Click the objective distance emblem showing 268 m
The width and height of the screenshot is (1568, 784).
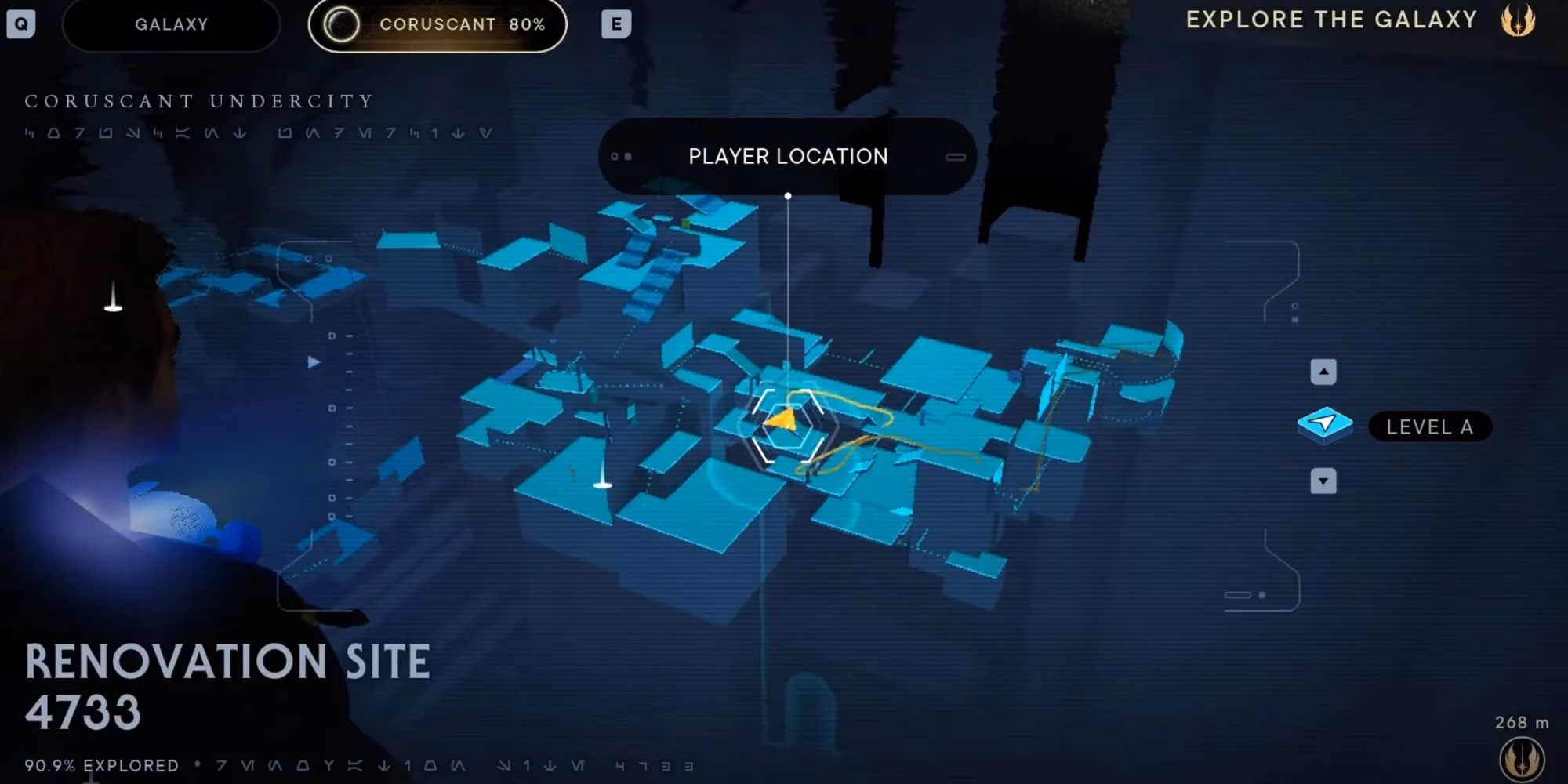coord(1521,758)
